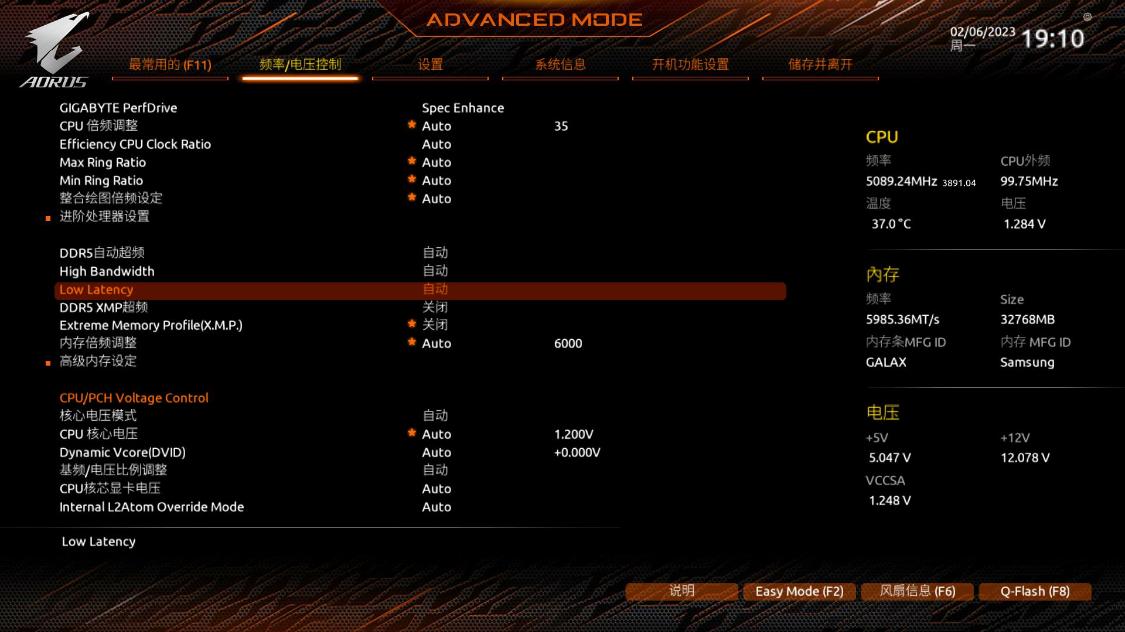Select the DDR5自动超频 setting
Screen dimensions: 1125x632
pyautogui.click(x=102, y=253)
